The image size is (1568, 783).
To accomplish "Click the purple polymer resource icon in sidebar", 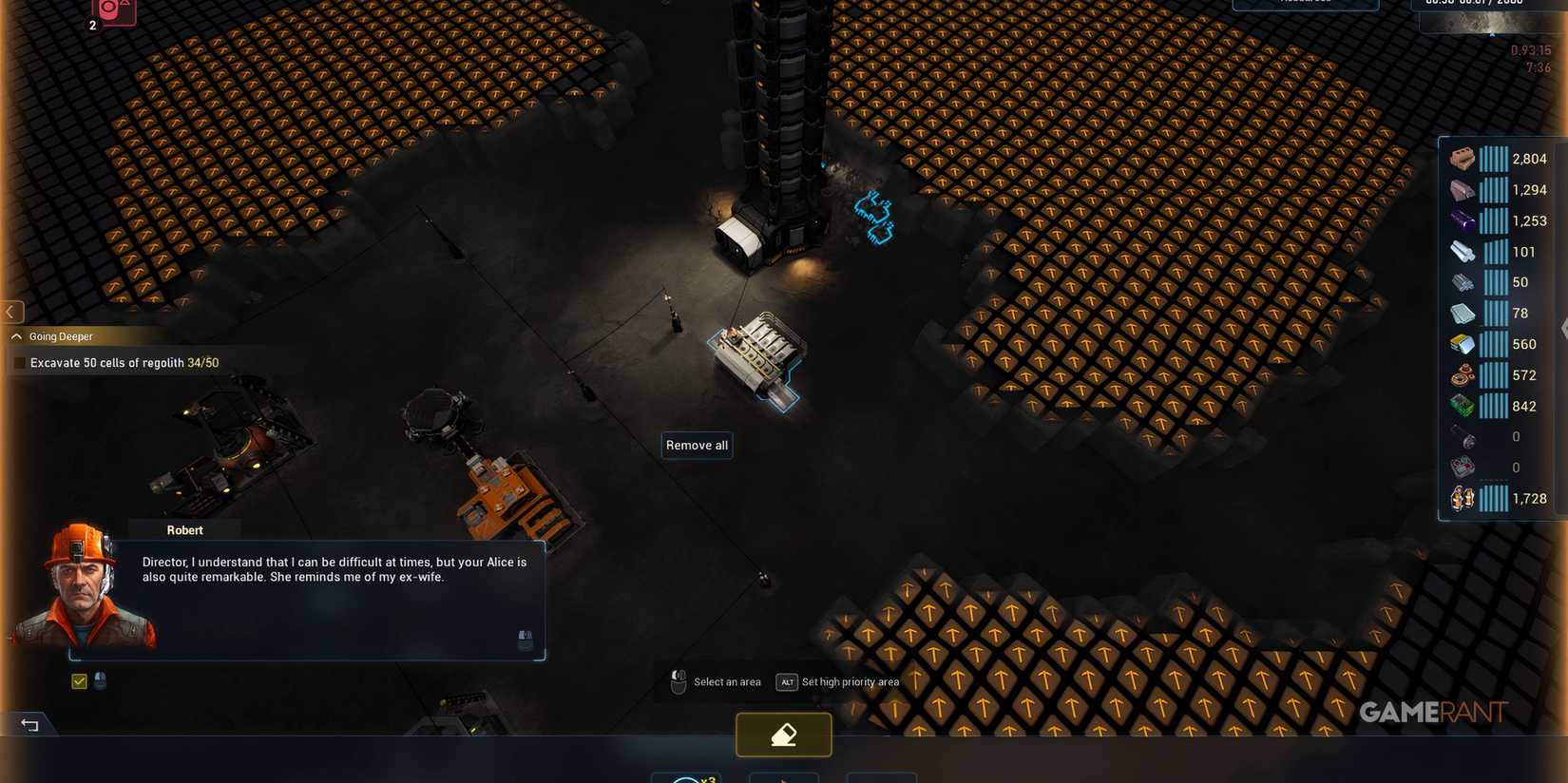I will pyautogui.click(x=1461, y=220).
